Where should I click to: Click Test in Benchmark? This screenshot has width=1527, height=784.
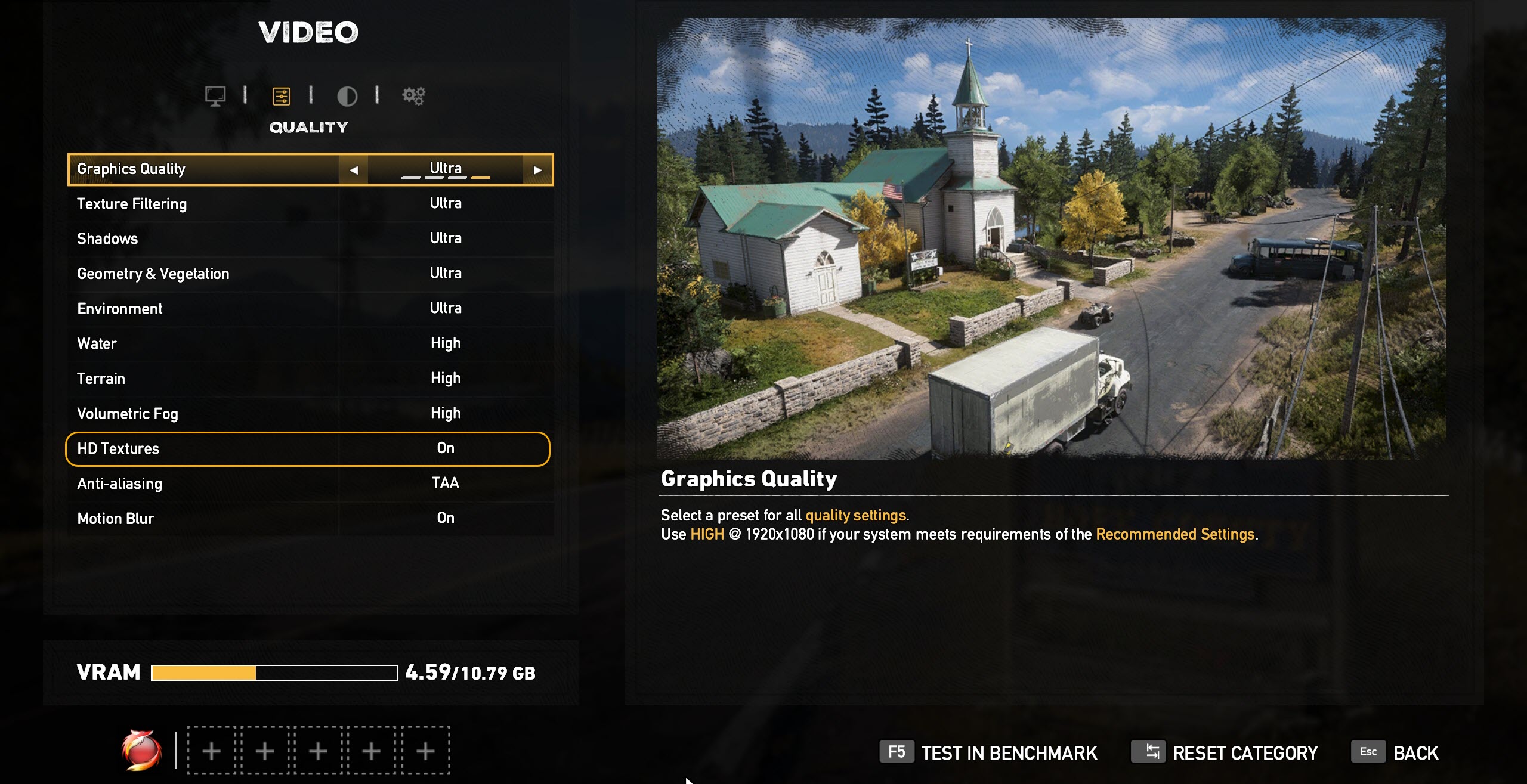pos(989,753)
